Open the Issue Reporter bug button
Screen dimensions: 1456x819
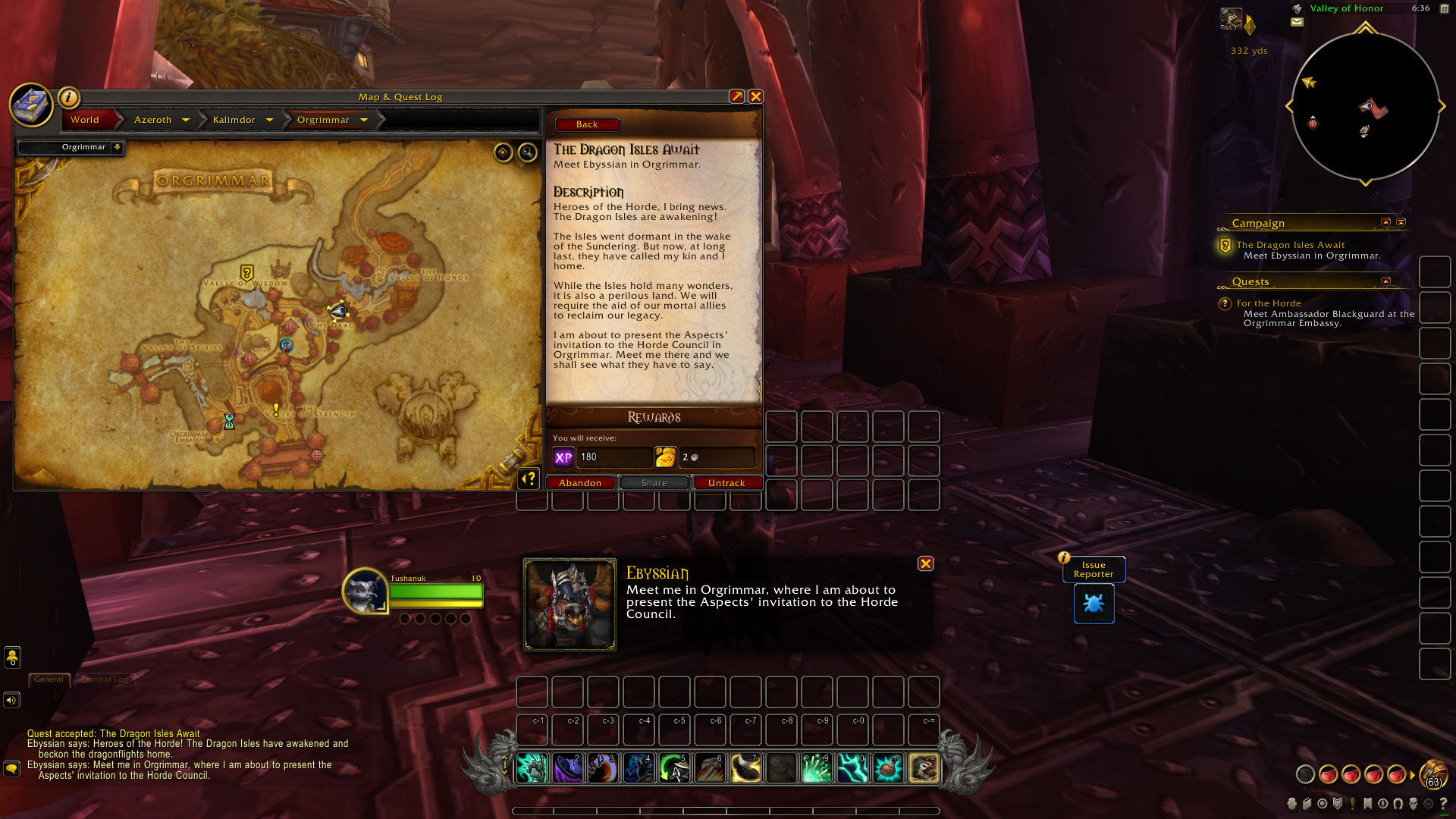(x=1094, y=604)
